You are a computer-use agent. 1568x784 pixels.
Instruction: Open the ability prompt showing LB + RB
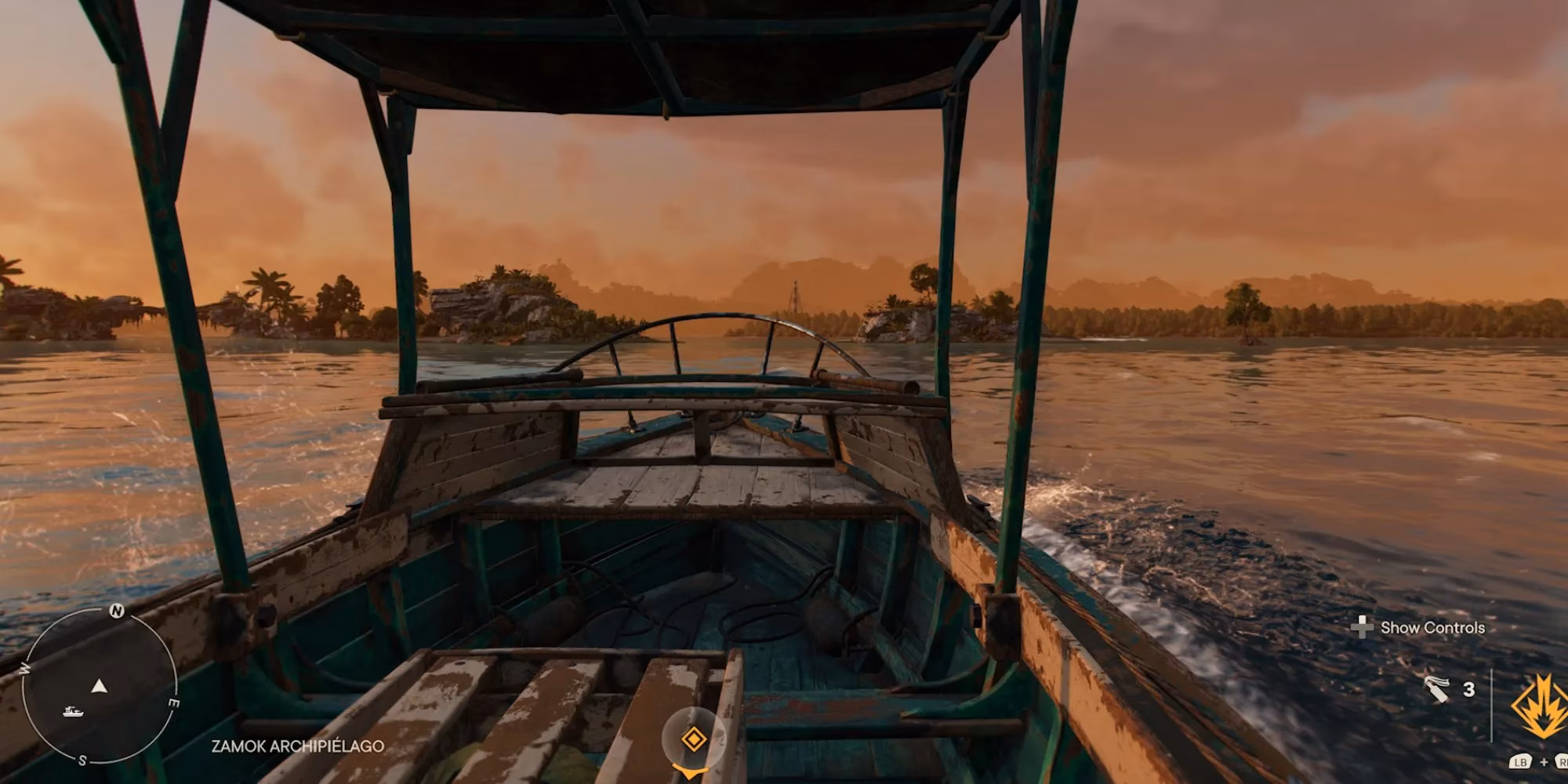pos(1543,761)
